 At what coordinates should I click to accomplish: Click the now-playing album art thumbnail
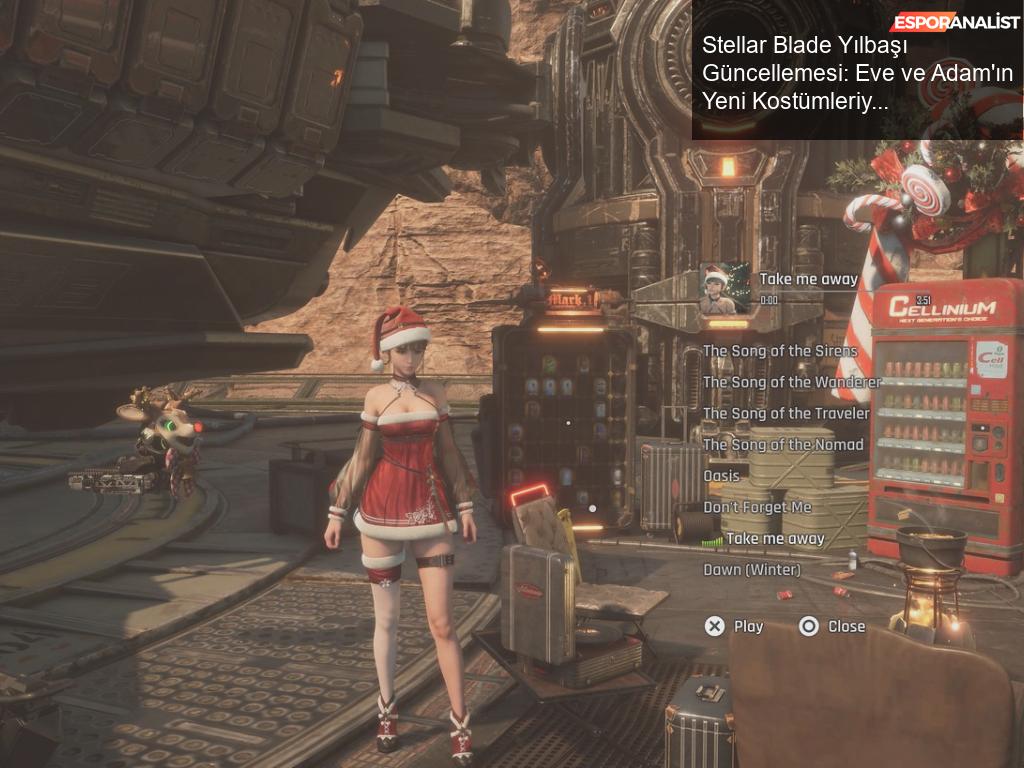point(725,288)
